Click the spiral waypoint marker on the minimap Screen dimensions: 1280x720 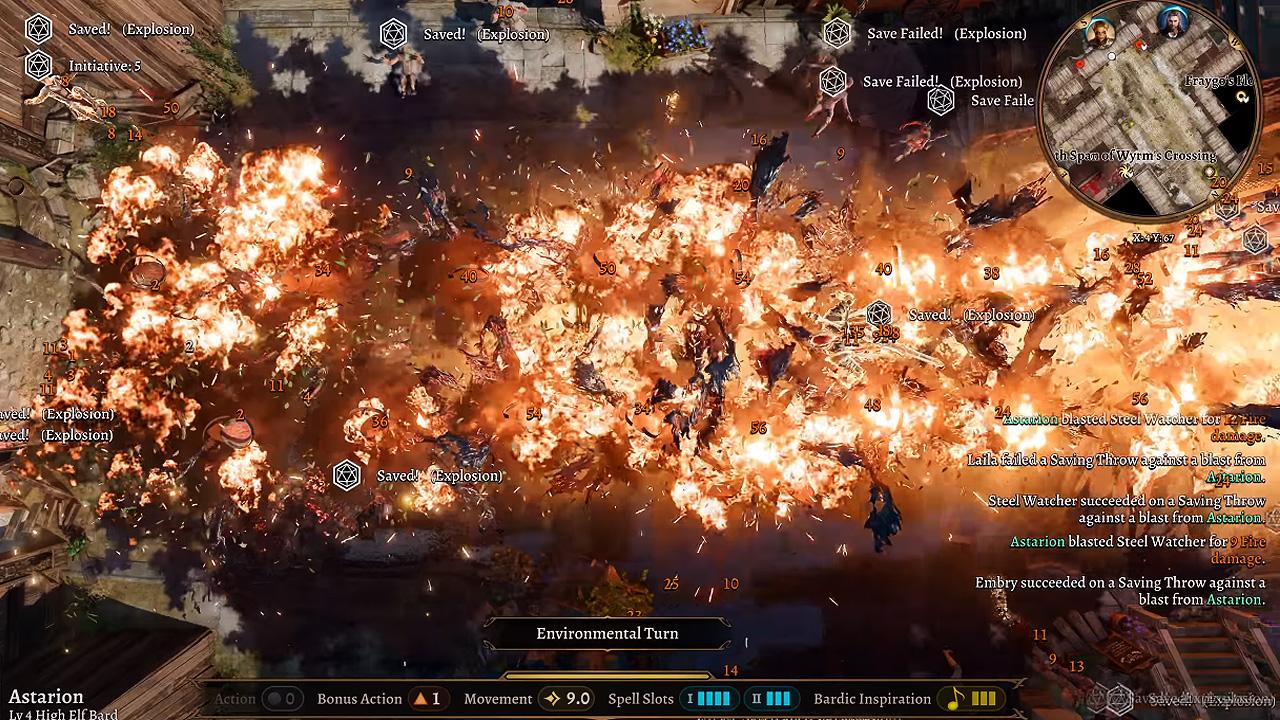[x=1125, y=173]
